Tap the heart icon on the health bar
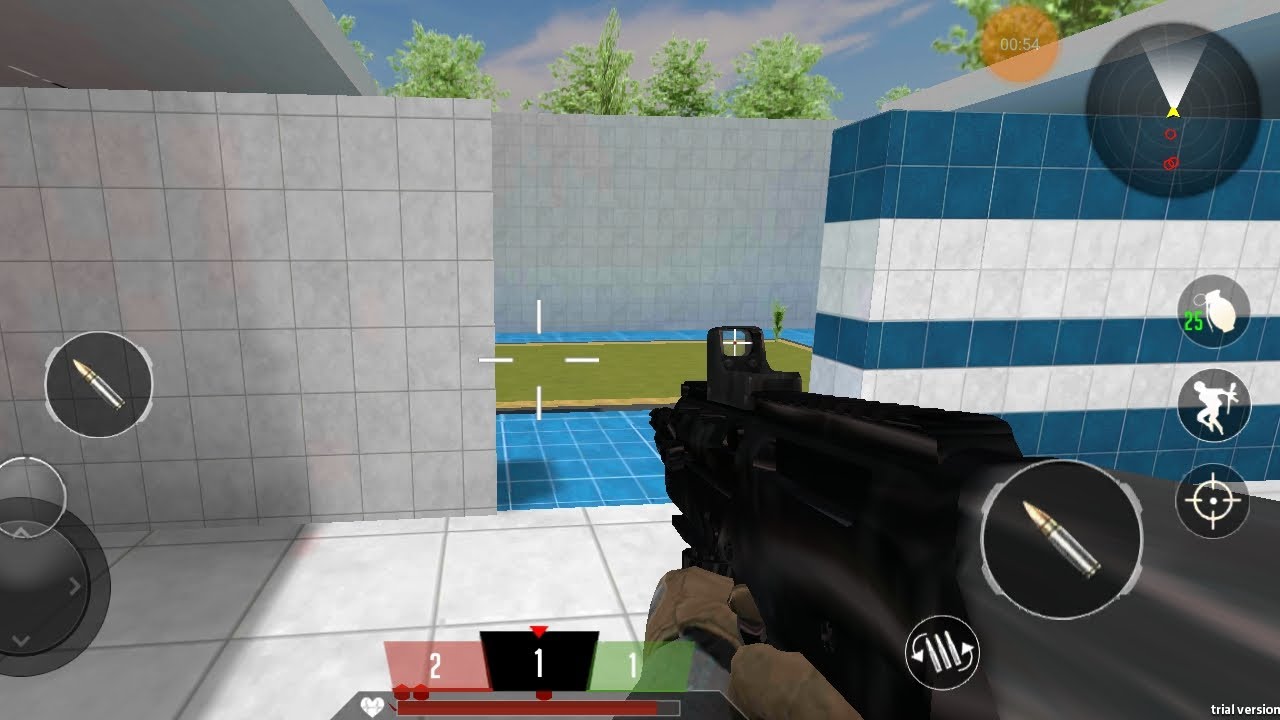The height and width of the screenshot is (720, 1280). click(x=370, y=706)
